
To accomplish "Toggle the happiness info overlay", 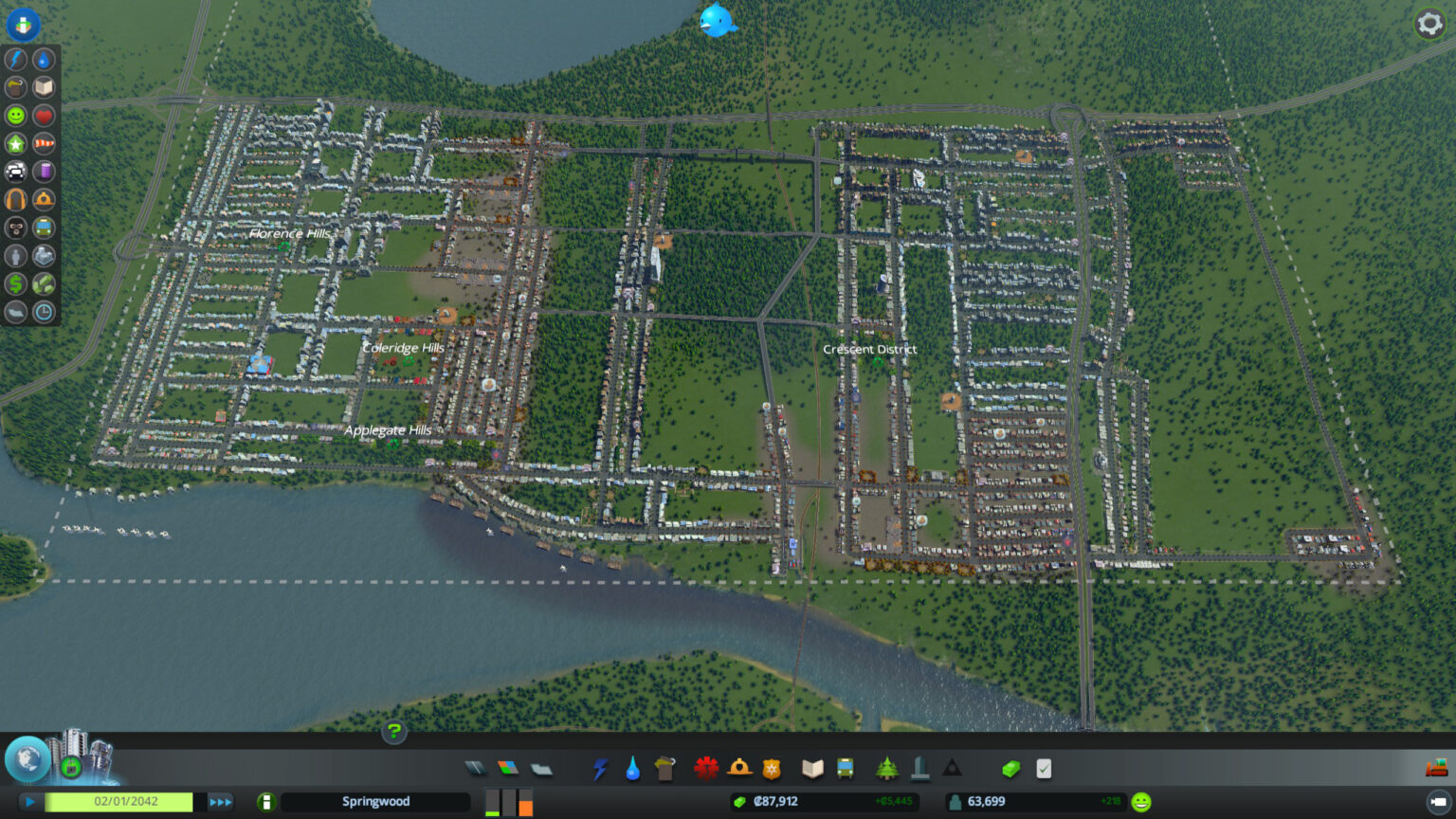I will [15, 115].
